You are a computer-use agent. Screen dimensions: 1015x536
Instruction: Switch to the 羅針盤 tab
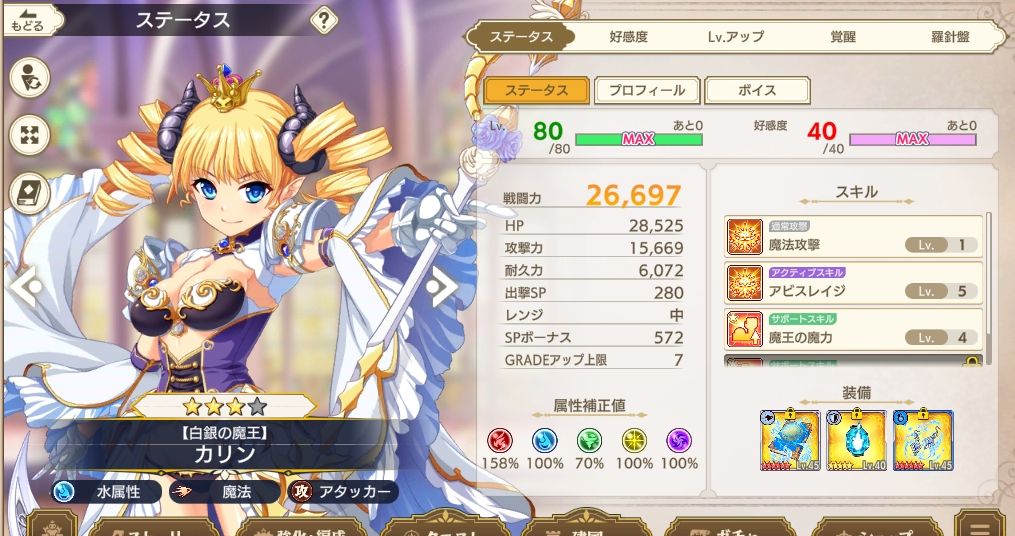pos(943,37)
